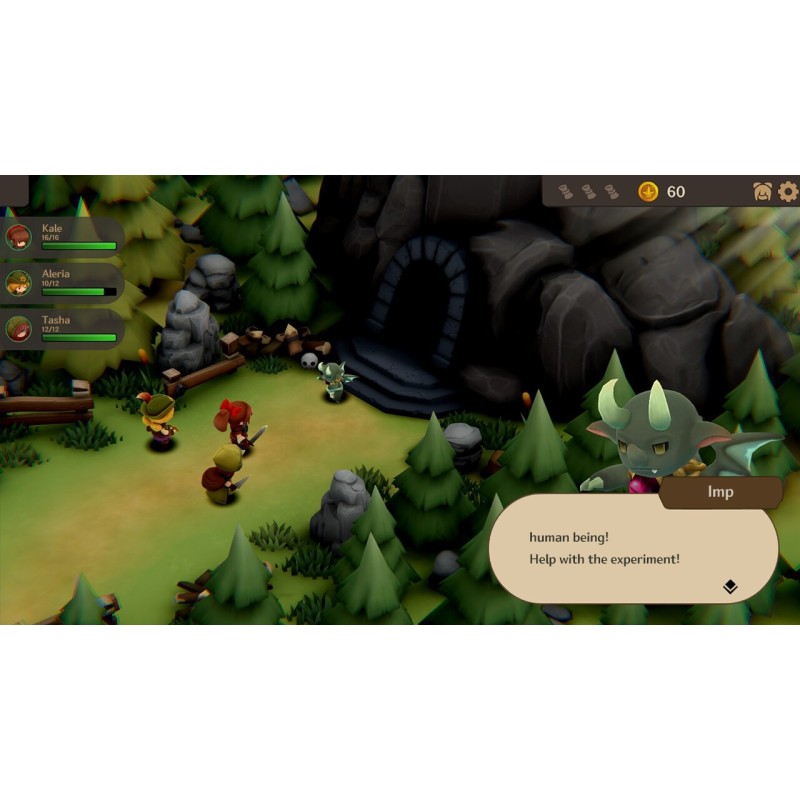Viewport: 800px width, 800px height.
Task: Open the party character menu icon
Action: [762, 191]
